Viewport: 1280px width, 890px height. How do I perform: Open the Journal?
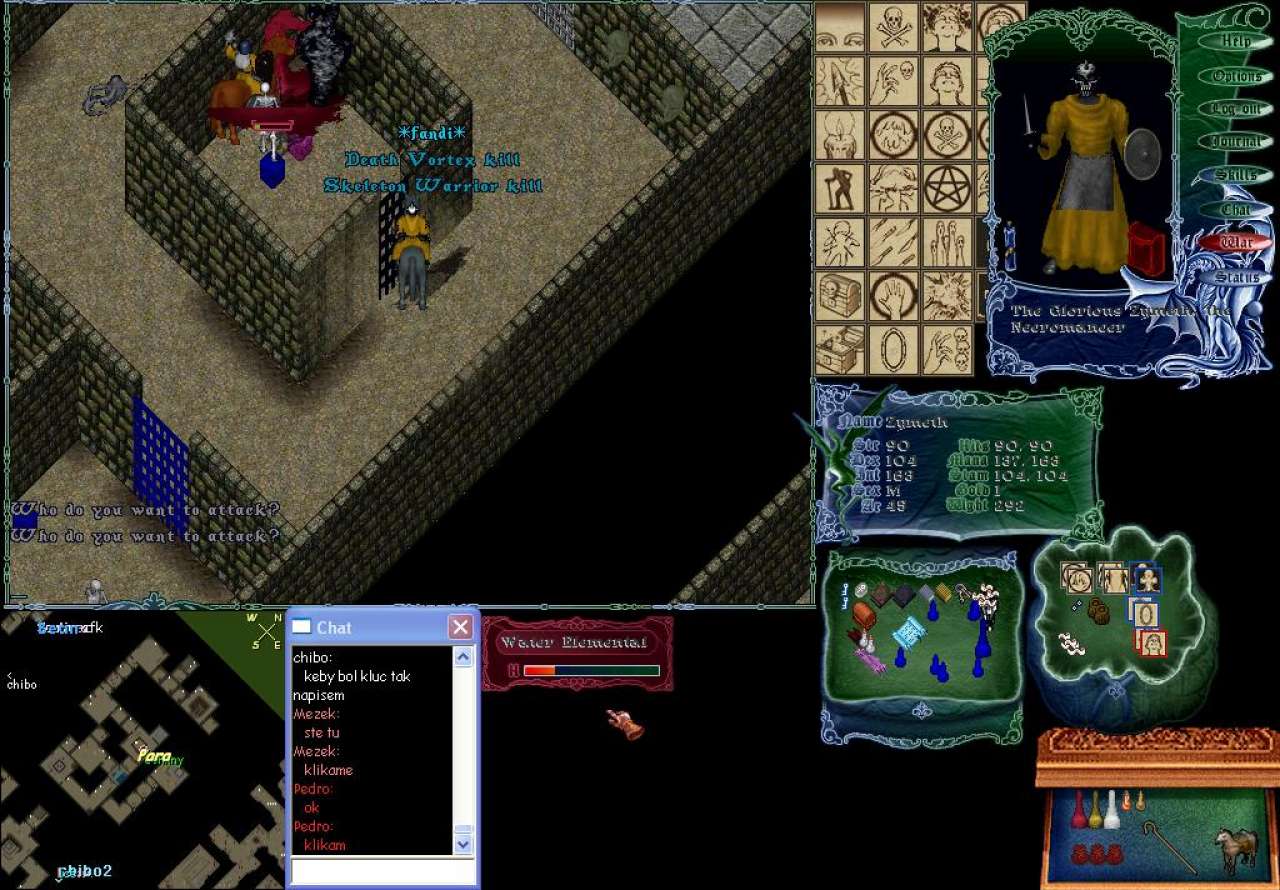click(1236, 142)
